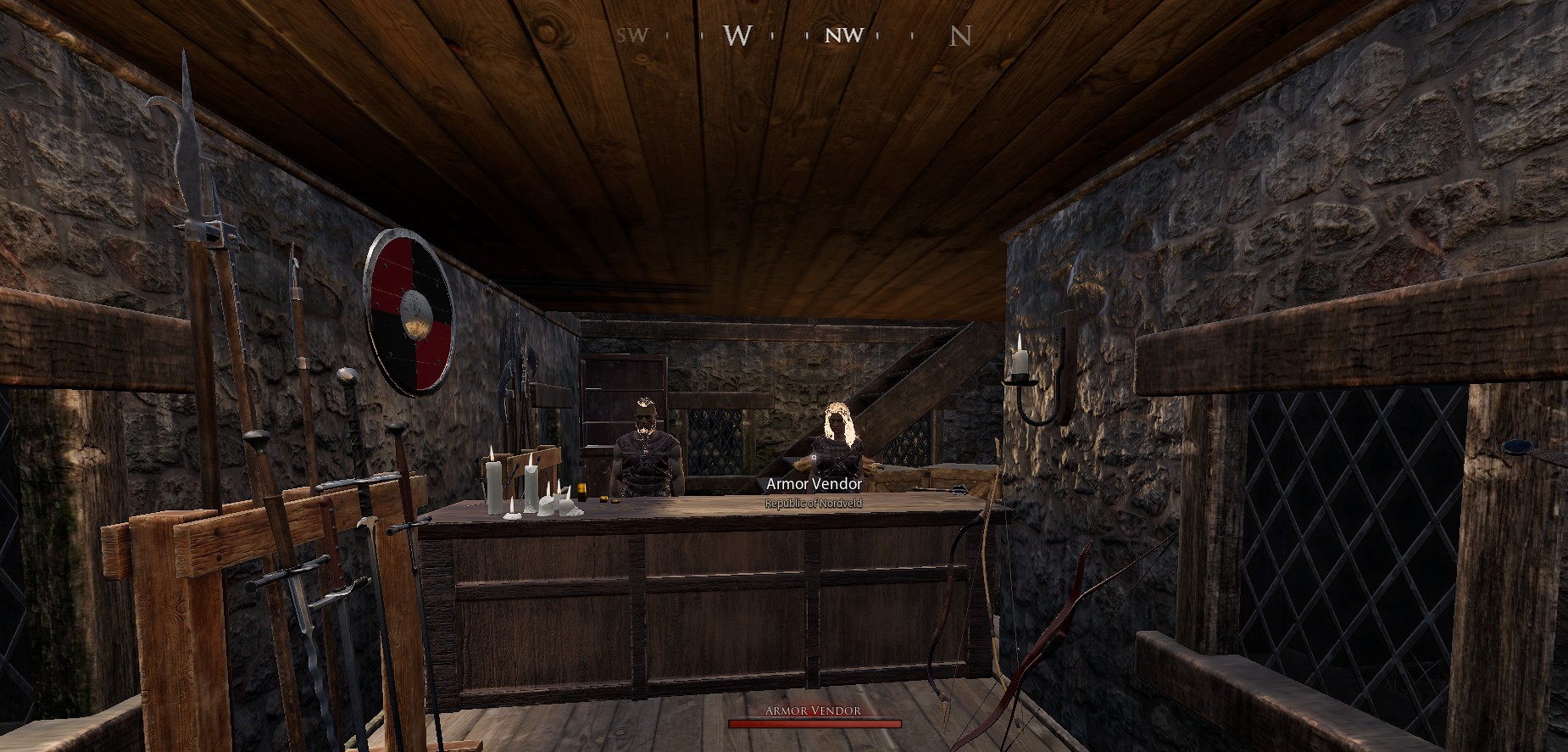This screenshot has width=1568, height=752.
Task: Click the round red and black shield
Action: point(409,311)
